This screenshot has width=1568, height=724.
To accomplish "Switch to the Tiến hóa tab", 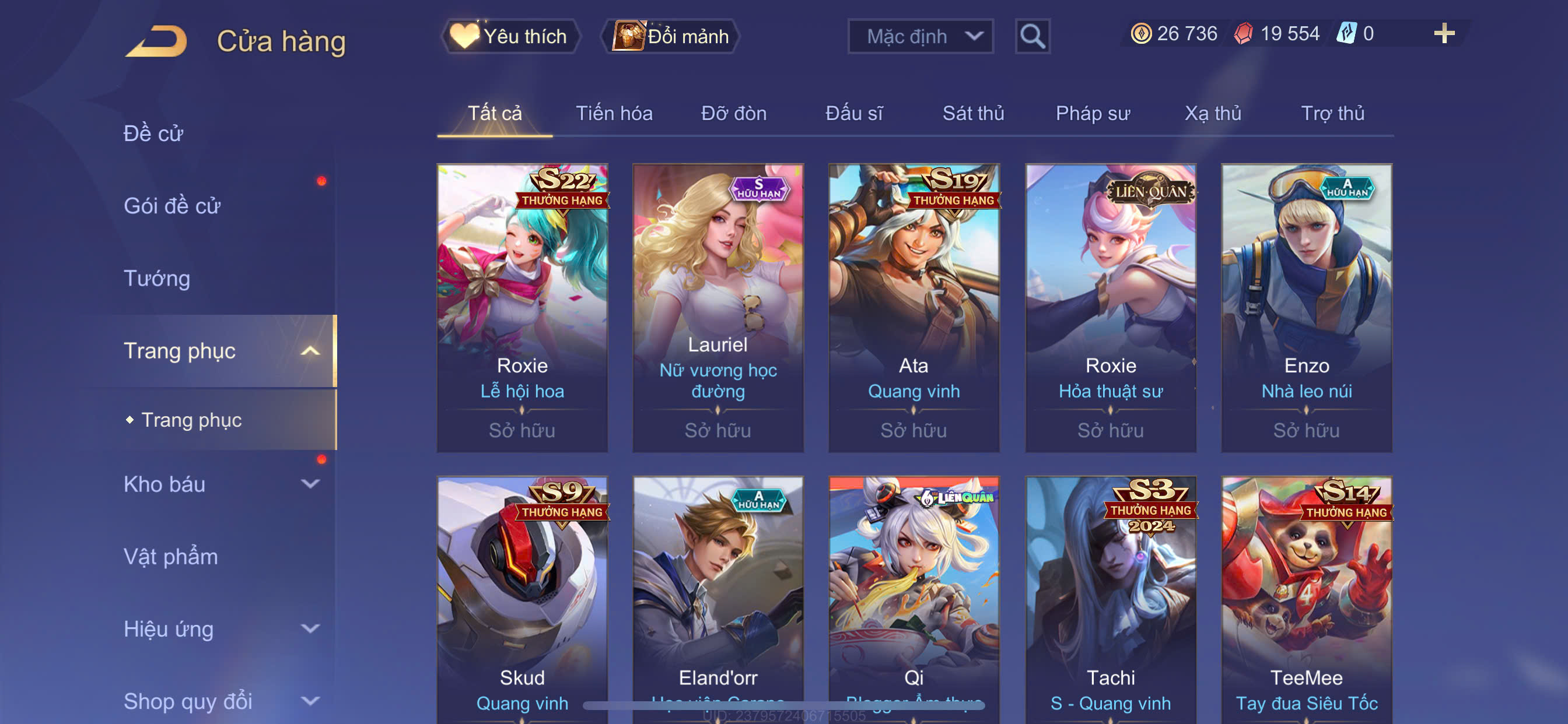I will tap(614, 113).
